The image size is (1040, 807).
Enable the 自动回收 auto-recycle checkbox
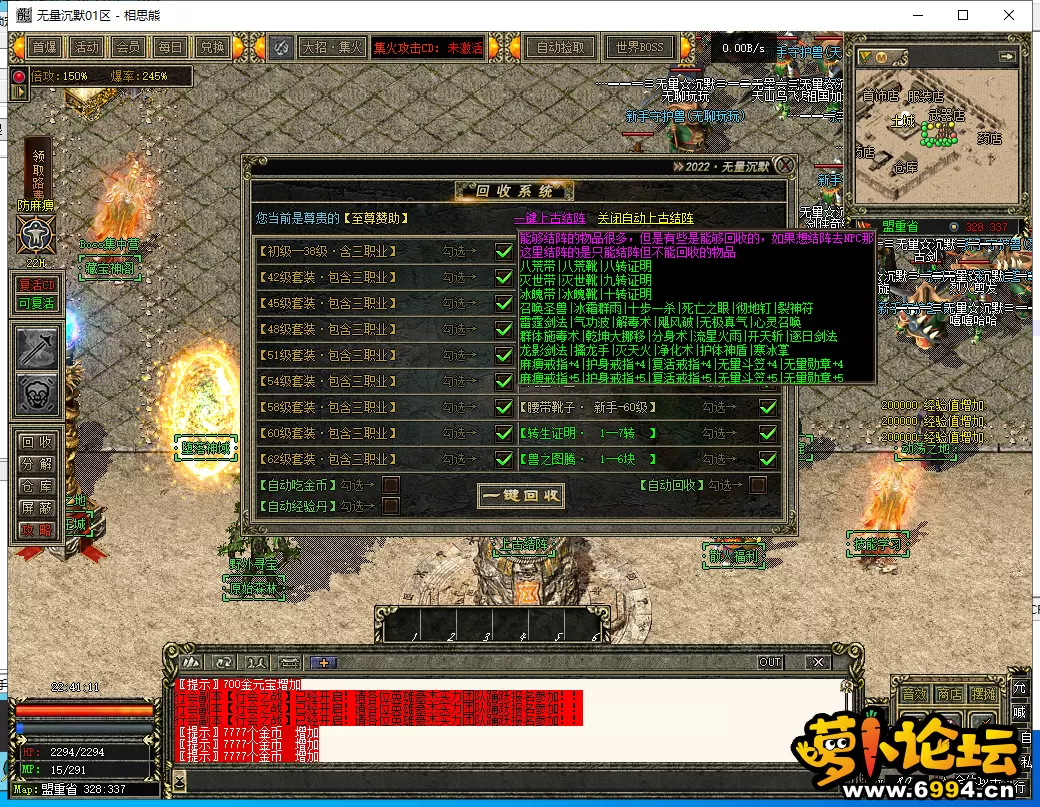(758, 485)
